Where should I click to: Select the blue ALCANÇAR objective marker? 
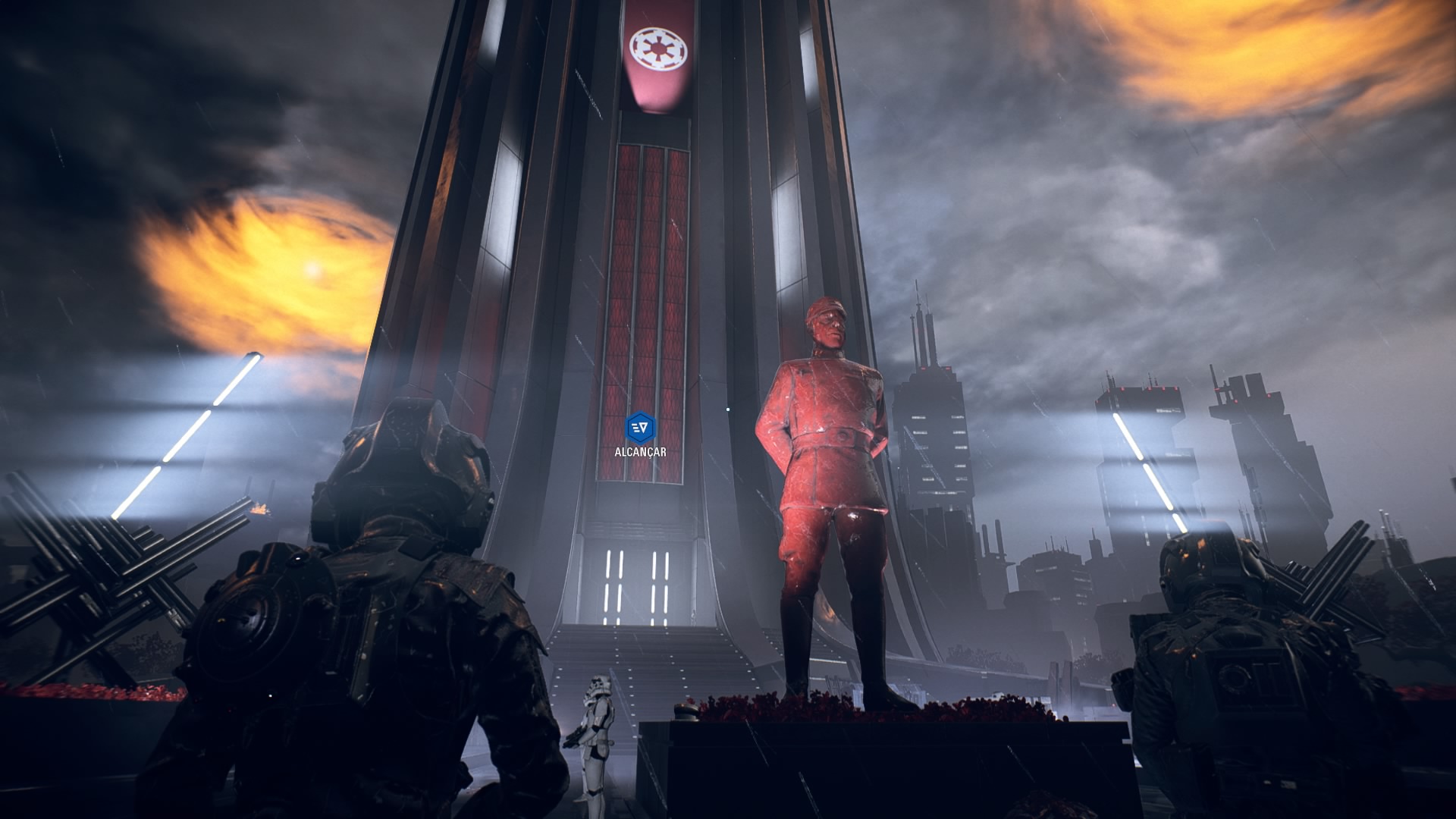click(x=640, y=428)
